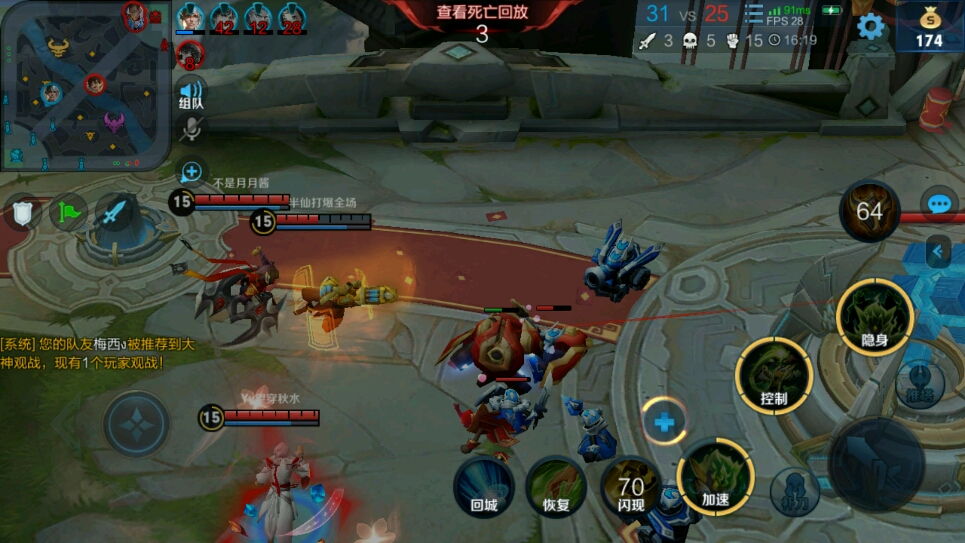Screen dimensions: 965x543
Task: Open the gold shop showing 174
Action: click(x=929, y=26)
